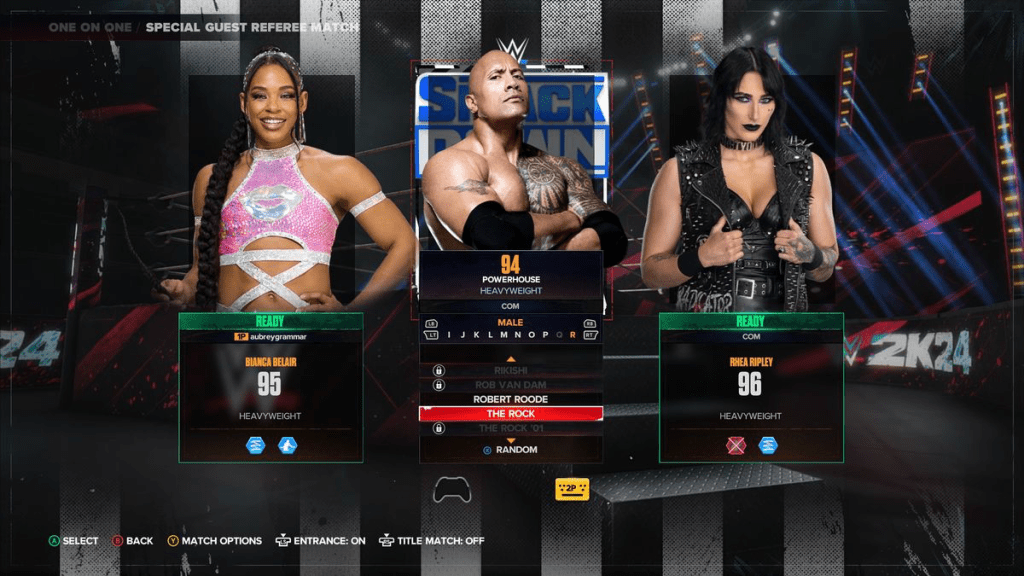Image resolution: width=1024 pixels, height=576 pixels.
Task: Toggle the Title Match: Off setting
Action: pos(432,541)
